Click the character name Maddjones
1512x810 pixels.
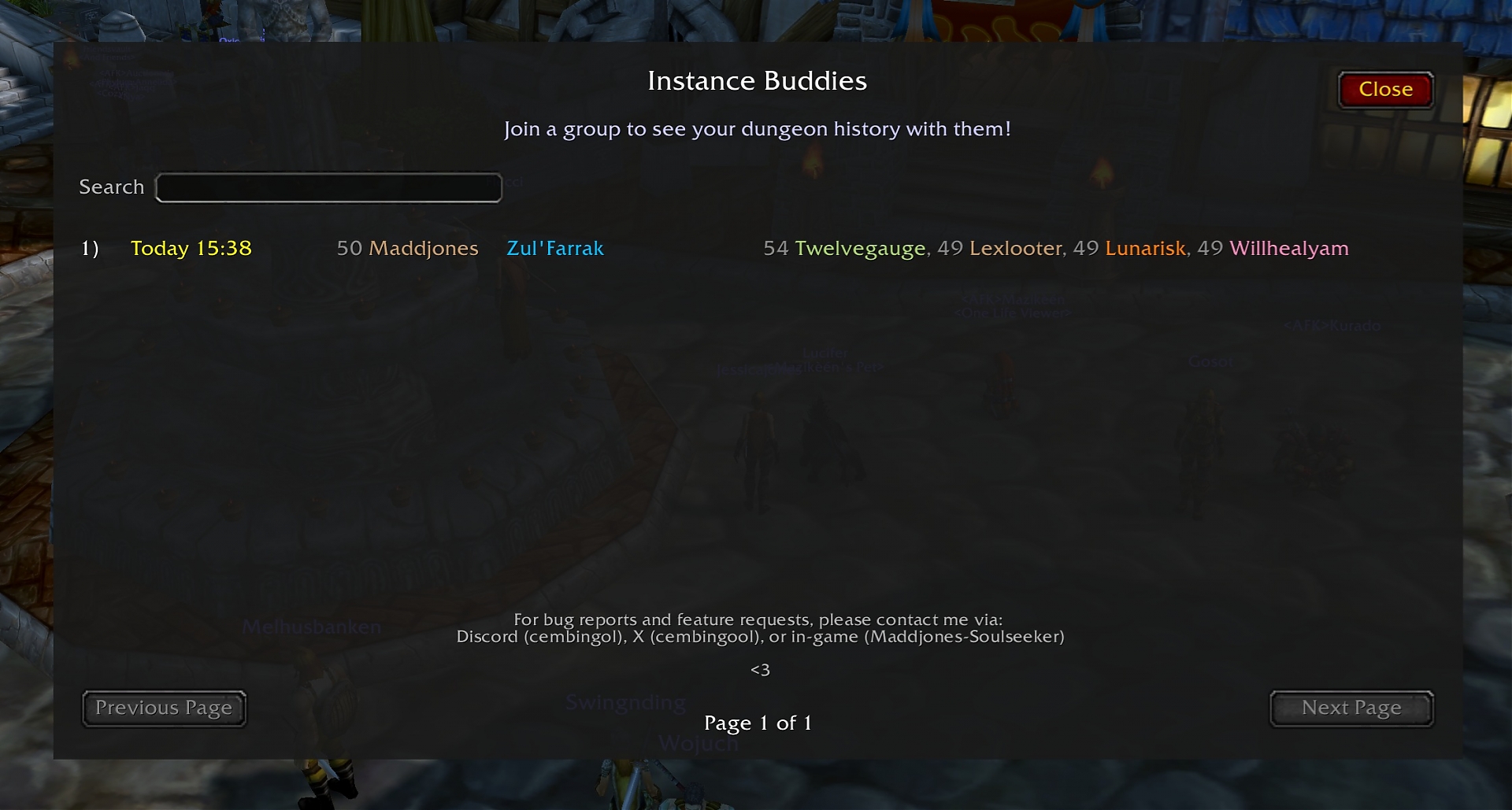pyautogui.click(x=423, y=248)
